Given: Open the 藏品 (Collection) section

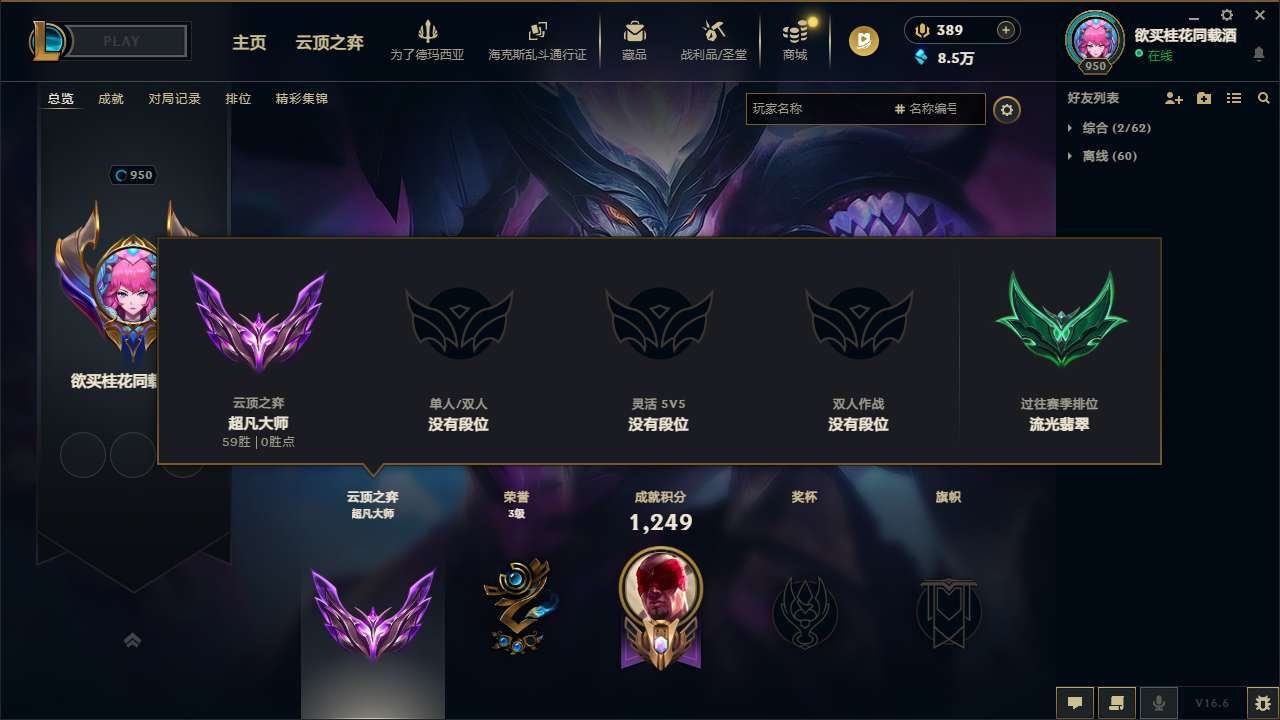Looking at the screenshot, I should click(634, 40).
